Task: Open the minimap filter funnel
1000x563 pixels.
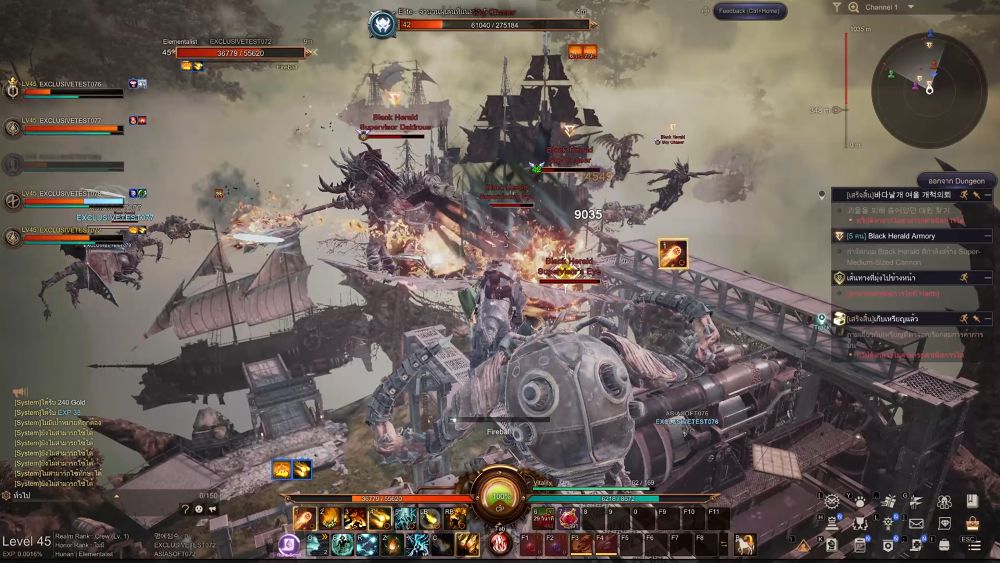Action: coord(837,8)
